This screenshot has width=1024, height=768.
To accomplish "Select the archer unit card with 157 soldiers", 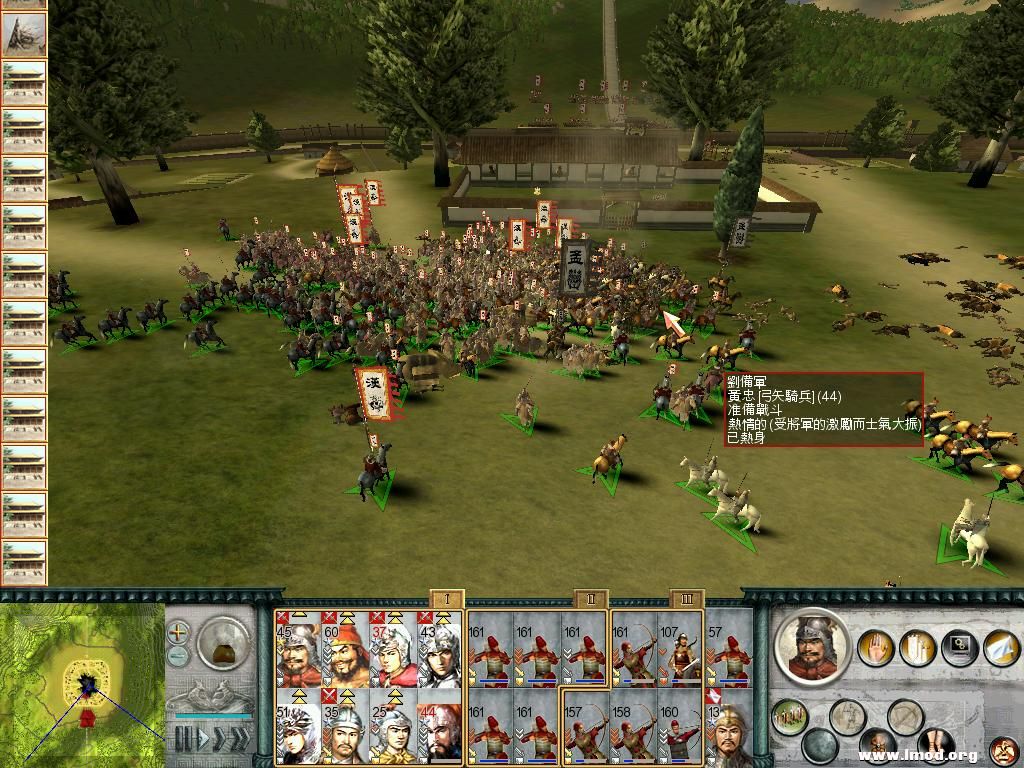I will coord(584,730).
